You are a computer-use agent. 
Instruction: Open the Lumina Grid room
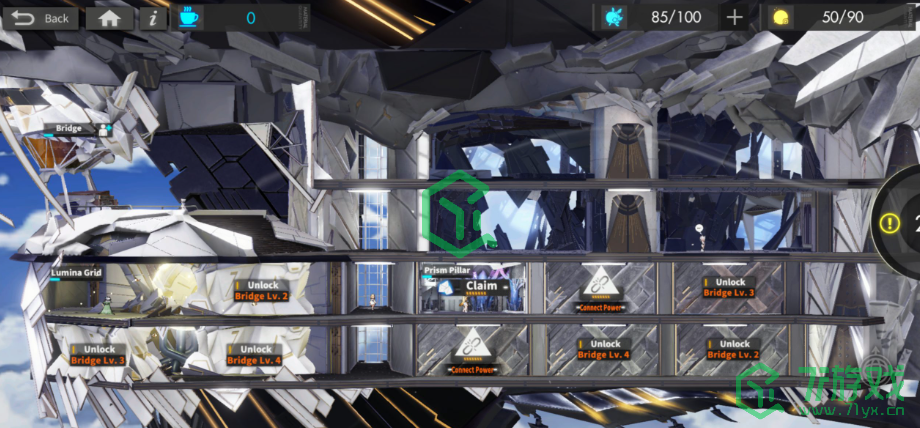(x=79, y=272)
